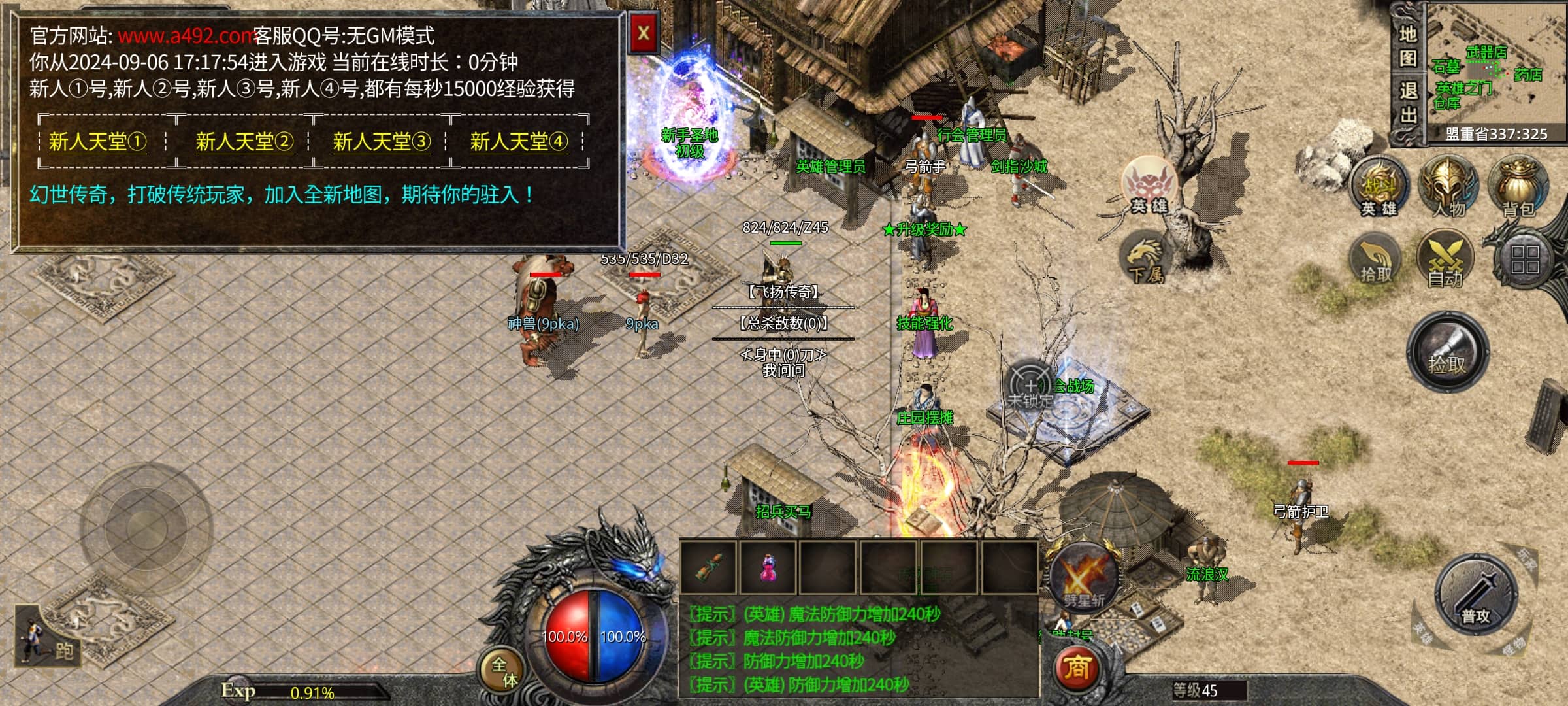Select the 新人天堂② link
This screenshot has width=1568, height=706.
pos(244,141)
